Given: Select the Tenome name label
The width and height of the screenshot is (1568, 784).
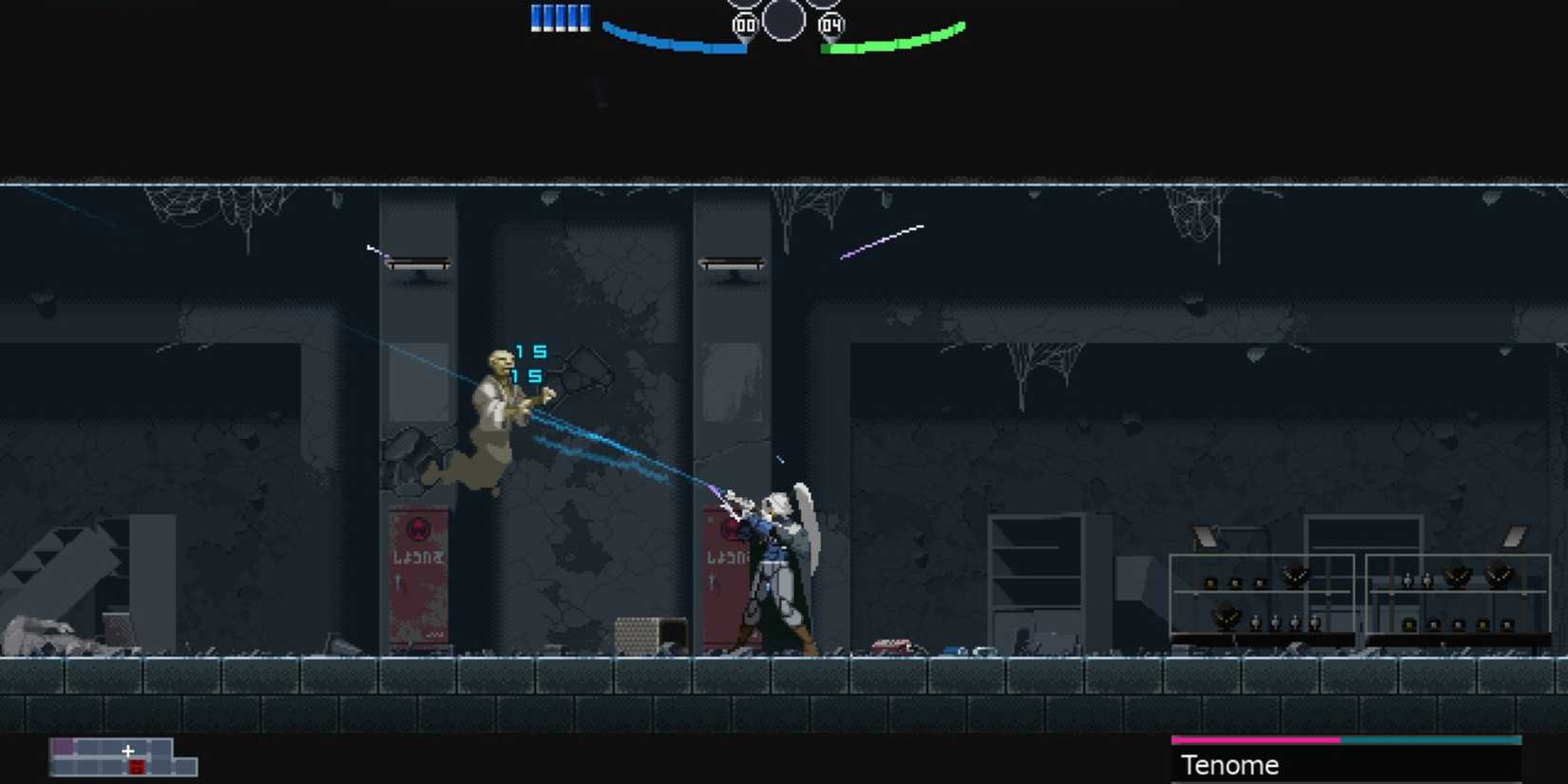Looking at the screenshot, I should [x=1230, y=765].
